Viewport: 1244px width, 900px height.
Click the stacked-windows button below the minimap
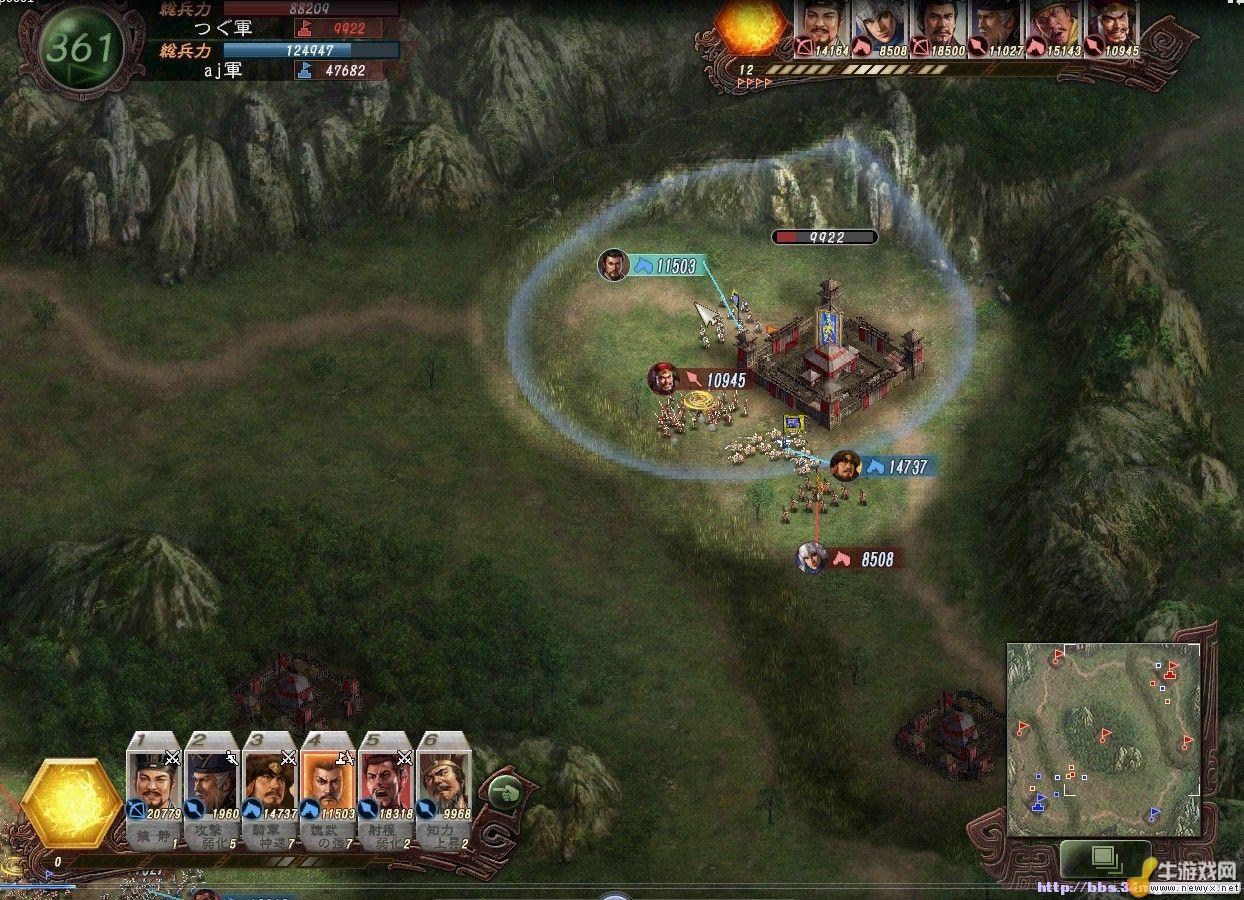(1105, 858)
